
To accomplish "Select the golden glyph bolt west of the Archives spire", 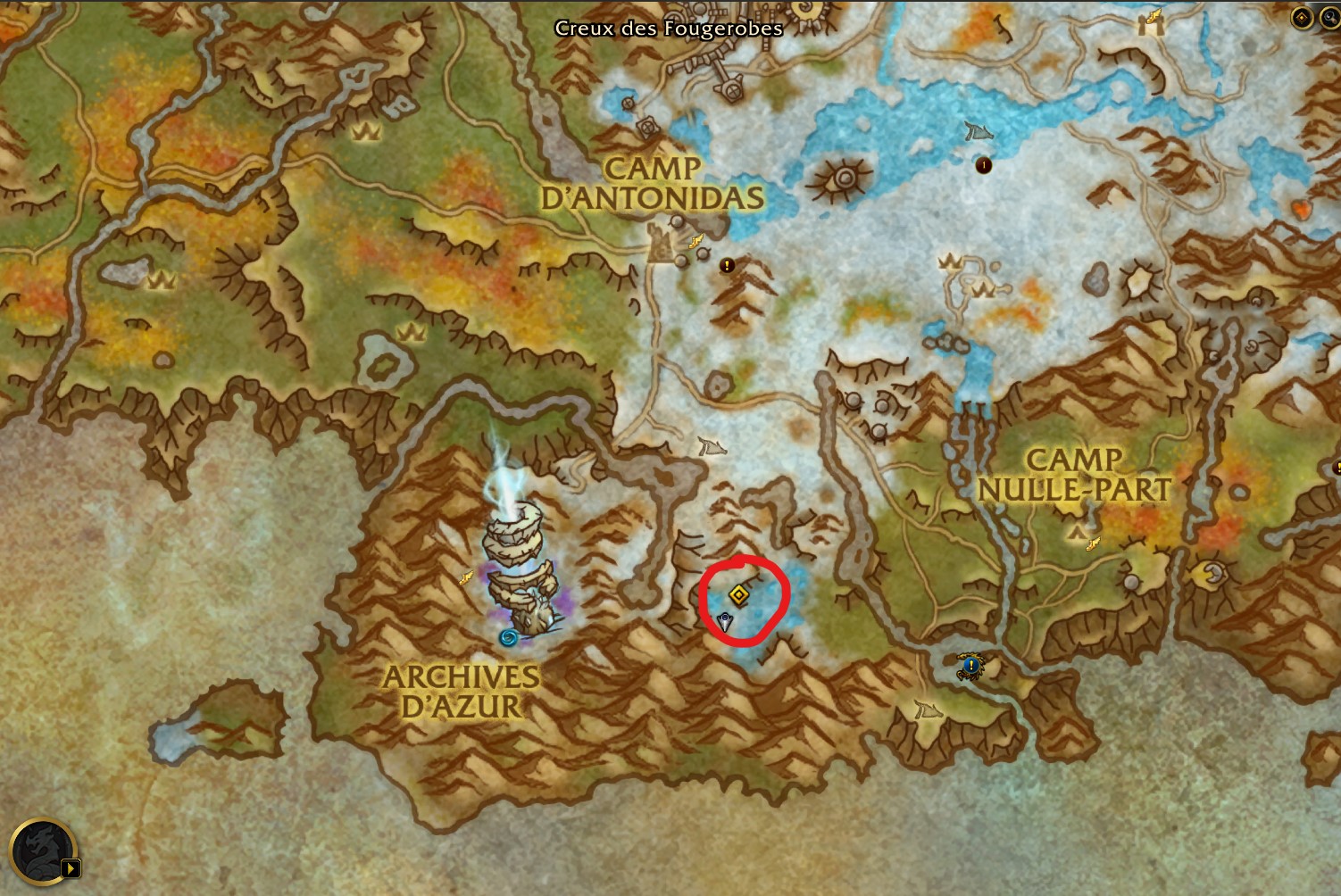I will tap(465, 576).
